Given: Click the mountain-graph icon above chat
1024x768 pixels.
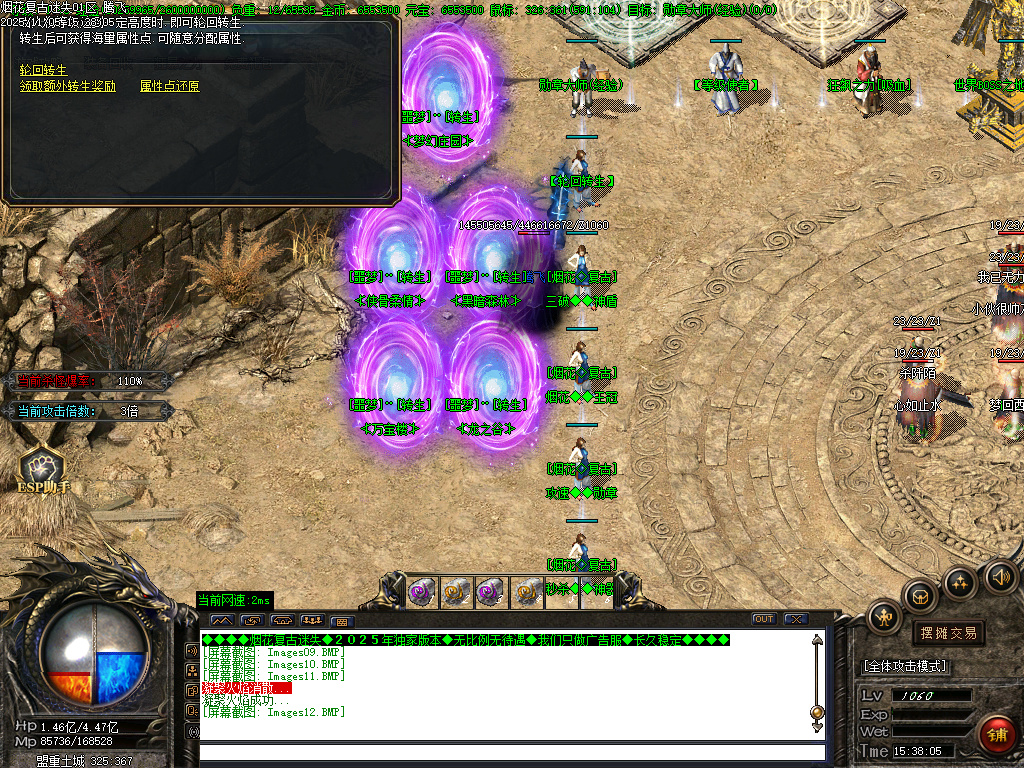Looking at the screenshot, I should coord(221,621).
